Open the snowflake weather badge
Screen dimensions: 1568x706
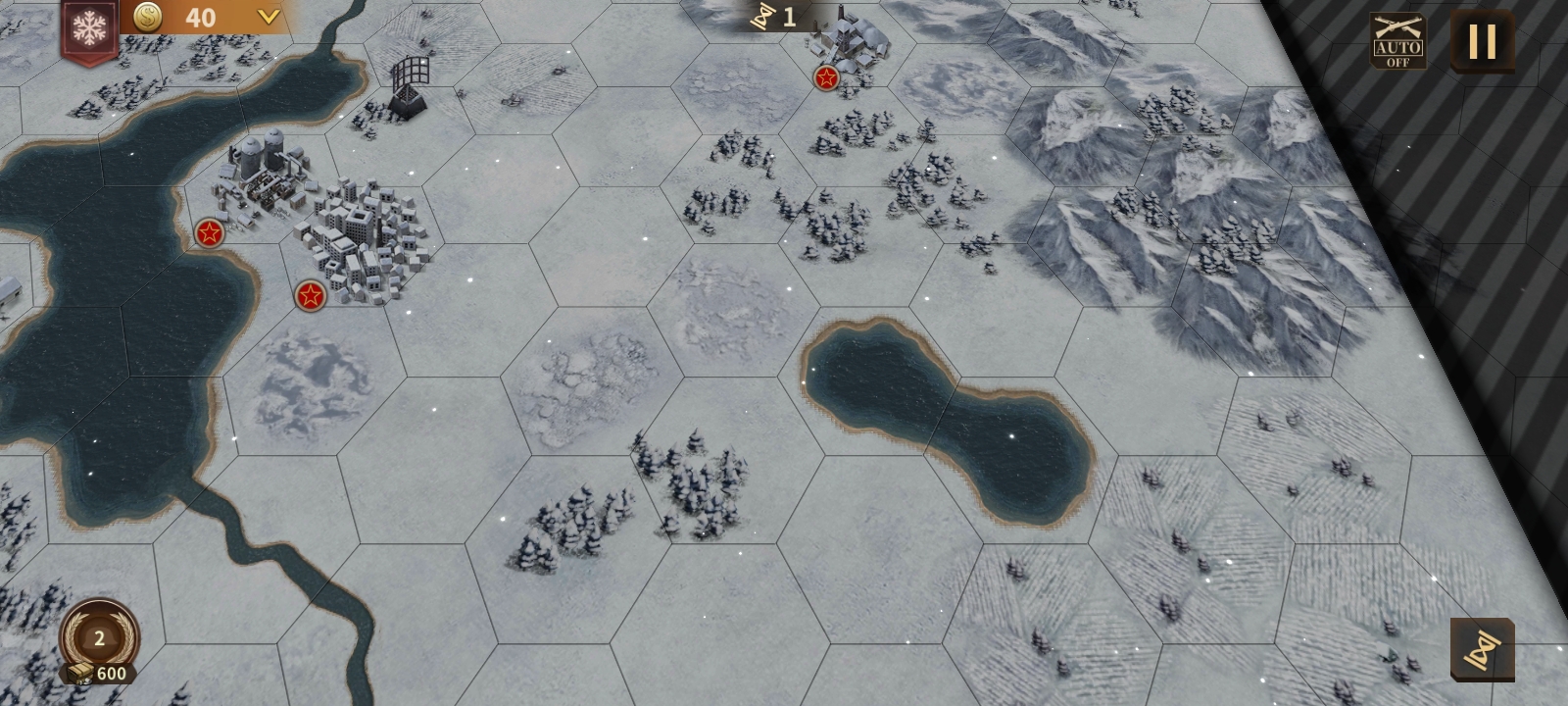[x=89, y=30]
